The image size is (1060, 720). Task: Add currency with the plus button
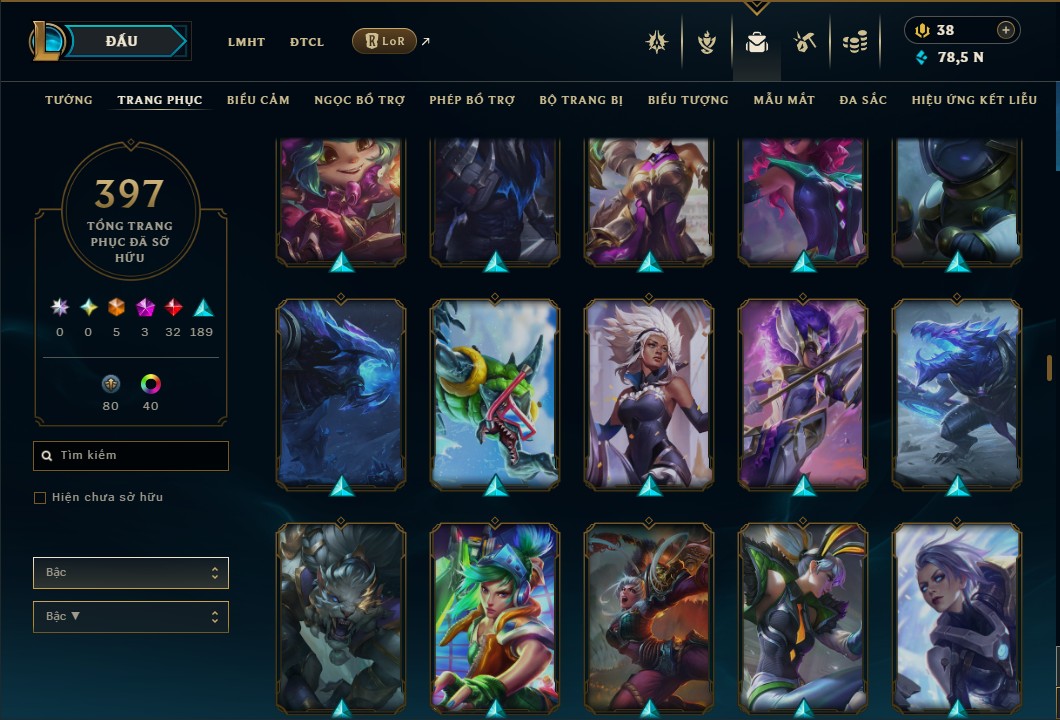pos(1006,30)
